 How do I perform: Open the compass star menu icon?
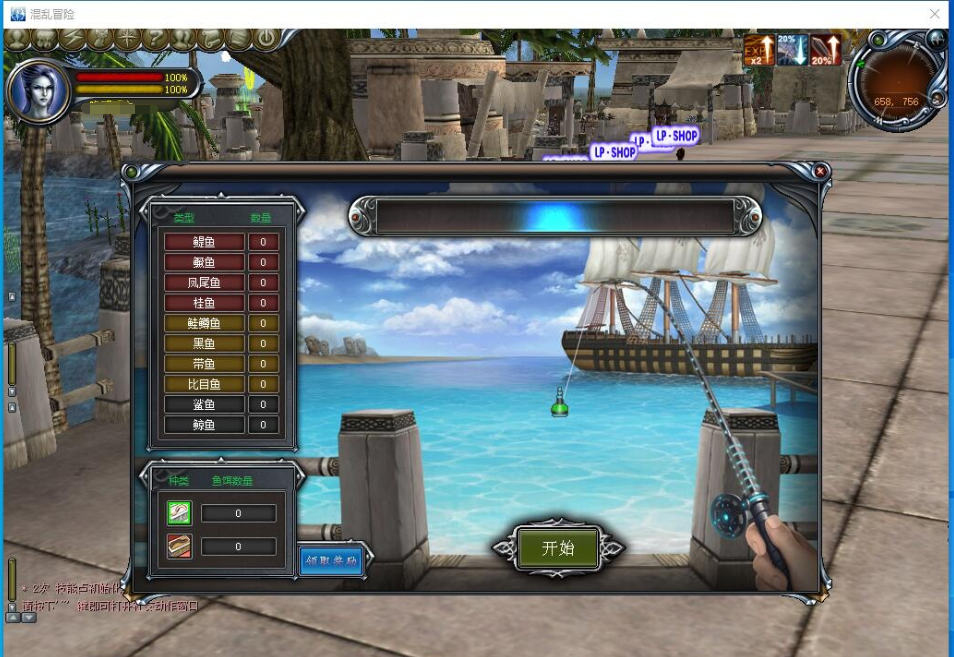(x=127, y=39)
